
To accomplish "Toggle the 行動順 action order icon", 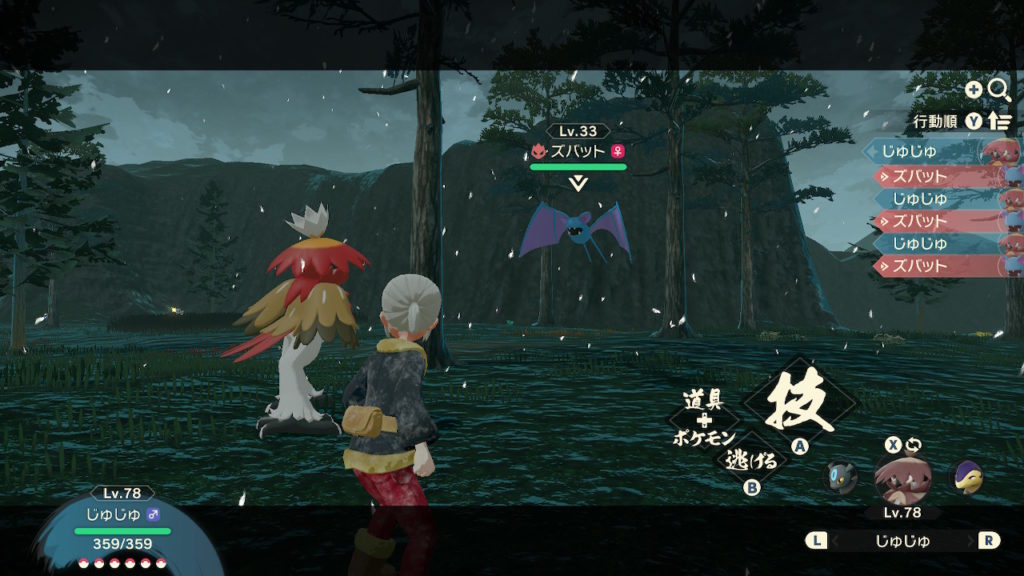I will pos(999,121).
